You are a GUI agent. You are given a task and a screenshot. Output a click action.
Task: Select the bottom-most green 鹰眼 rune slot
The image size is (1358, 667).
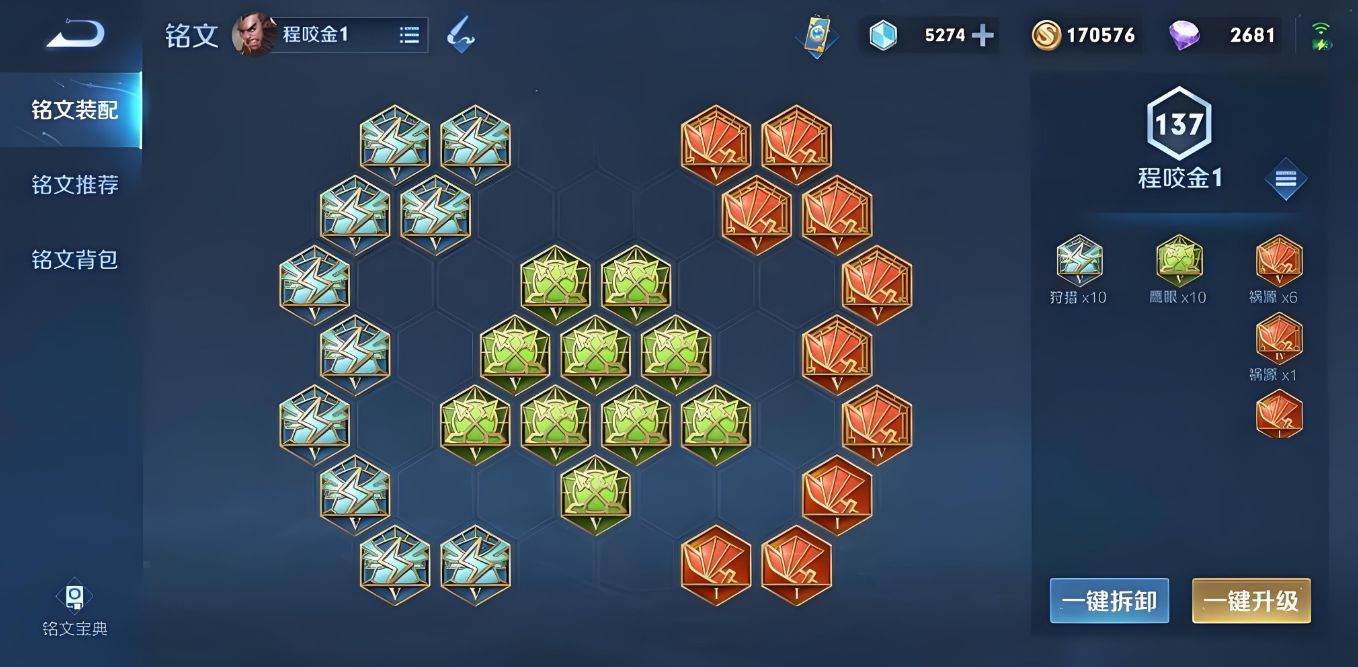(x=596, y=494)
